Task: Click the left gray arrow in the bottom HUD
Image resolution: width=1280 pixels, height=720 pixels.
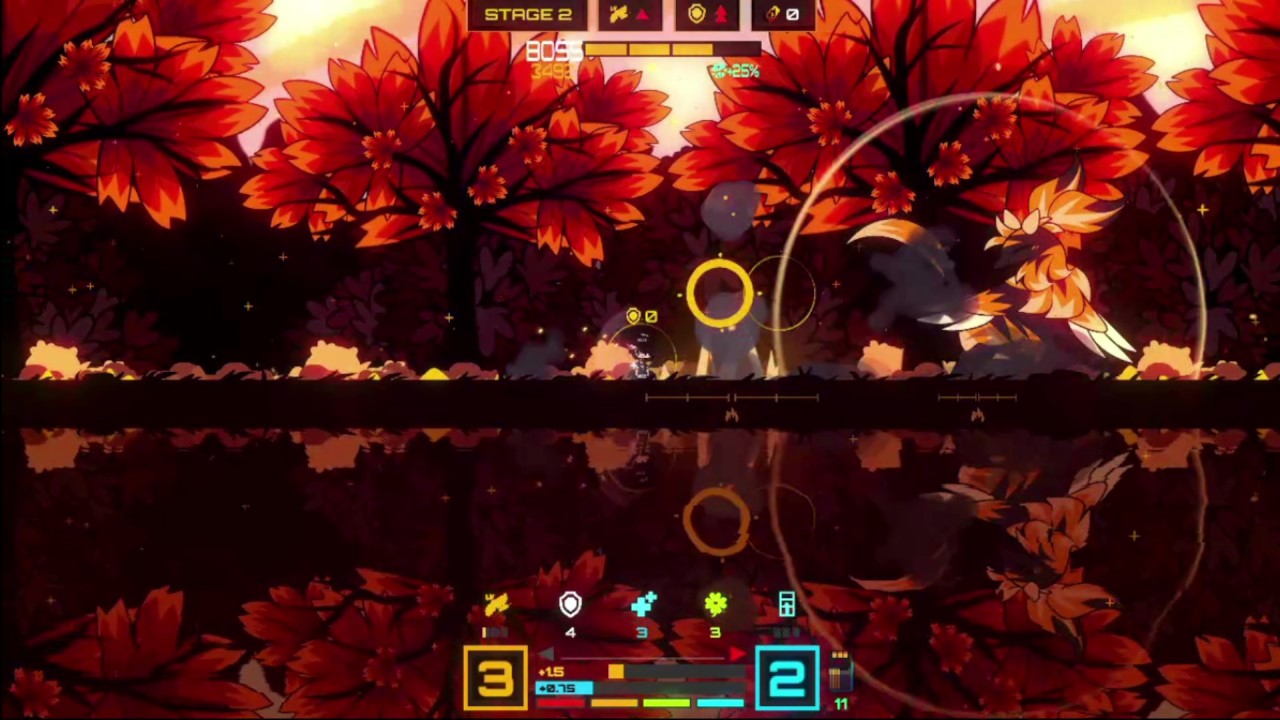Action: [544, 652]
